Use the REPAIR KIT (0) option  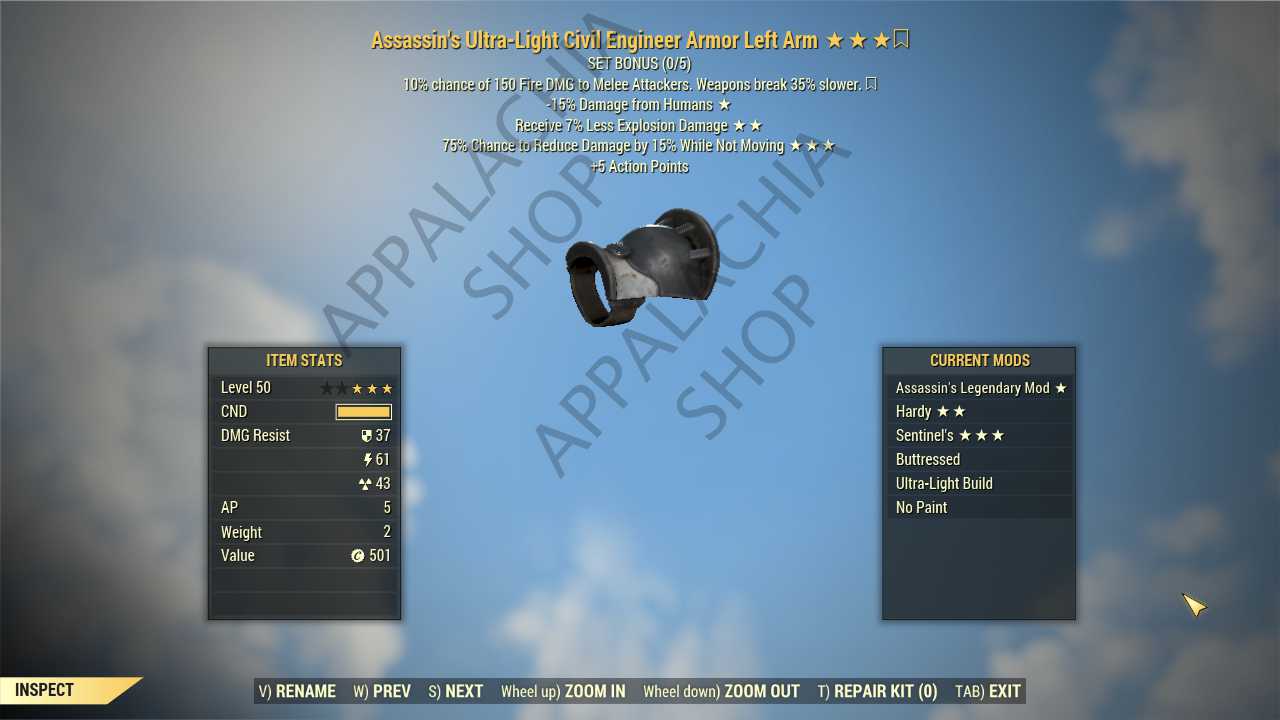tap(877, 691)
